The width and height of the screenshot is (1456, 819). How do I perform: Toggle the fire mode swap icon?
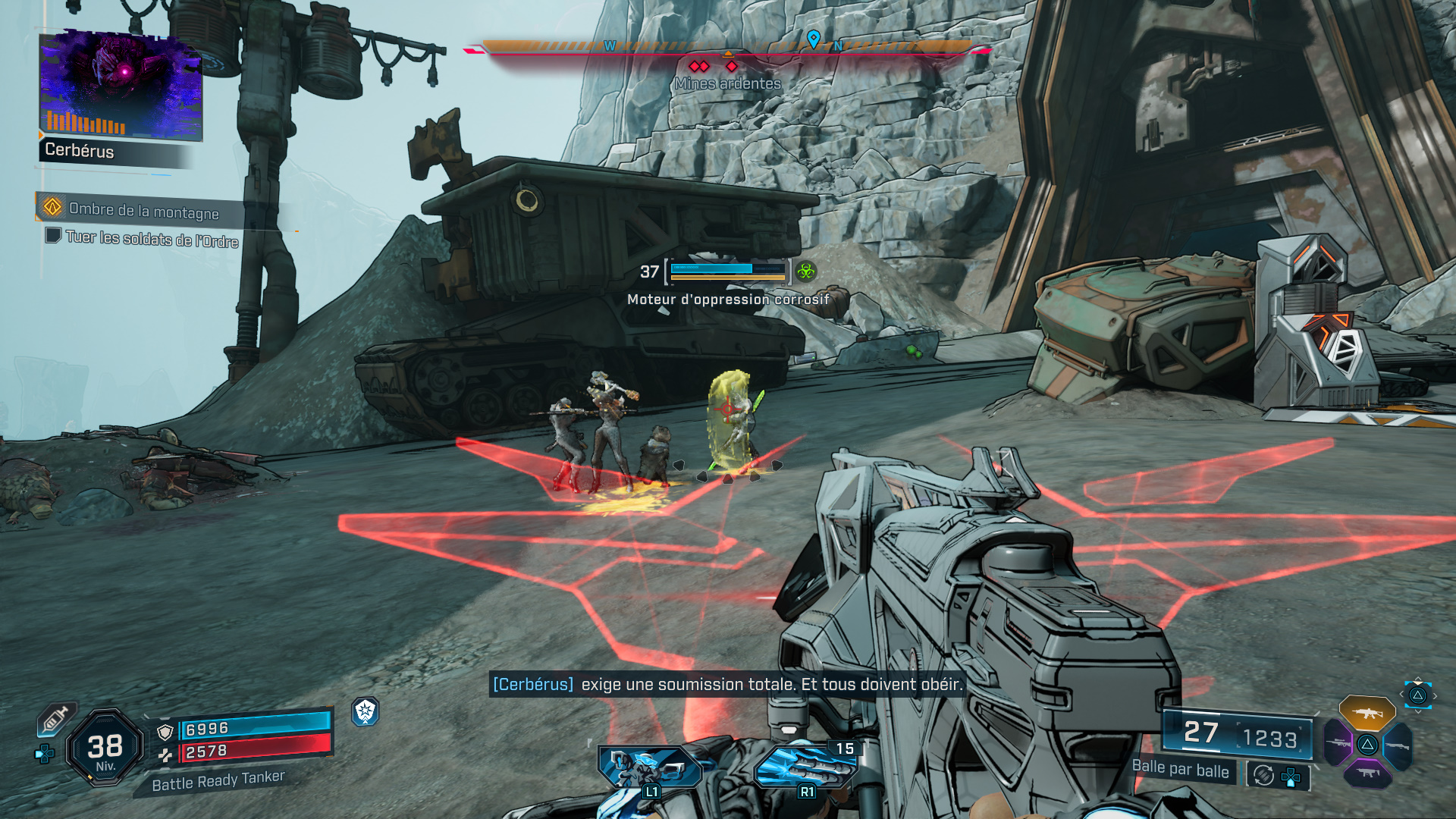point(1263,775)
